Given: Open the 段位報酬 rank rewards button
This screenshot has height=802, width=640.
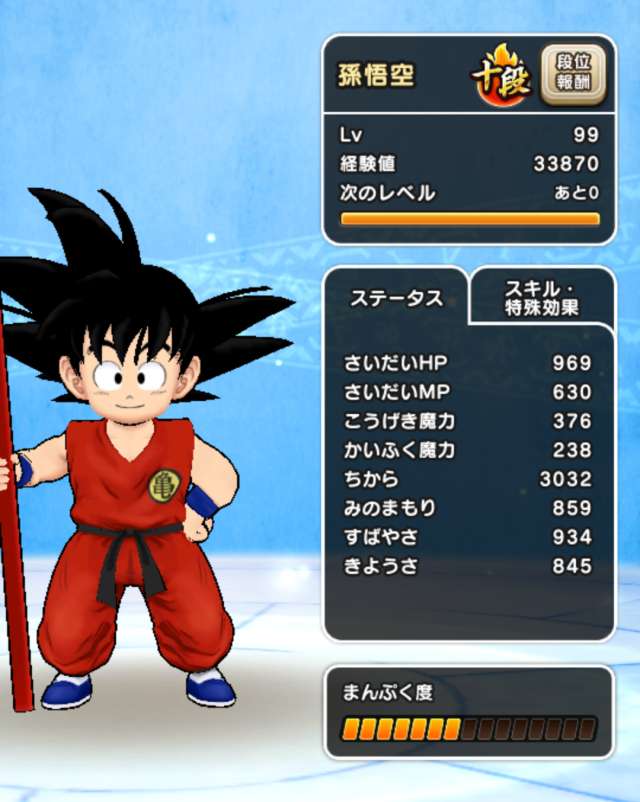Looking at the screenshot, I should pyautogui.click(x=579, y=75).
